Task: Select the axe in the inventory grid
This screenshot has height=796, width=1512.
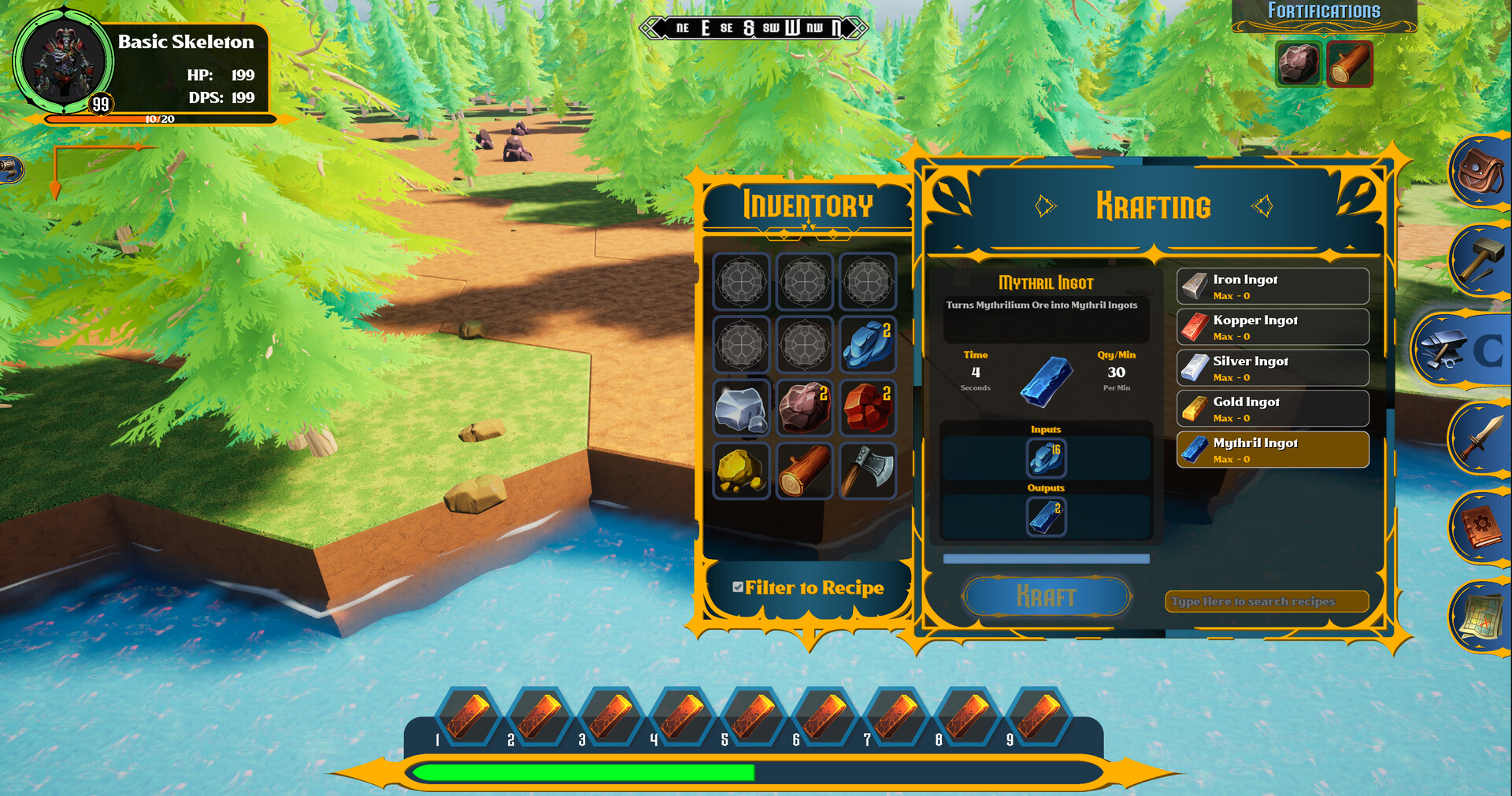Action: coord(867,470)
